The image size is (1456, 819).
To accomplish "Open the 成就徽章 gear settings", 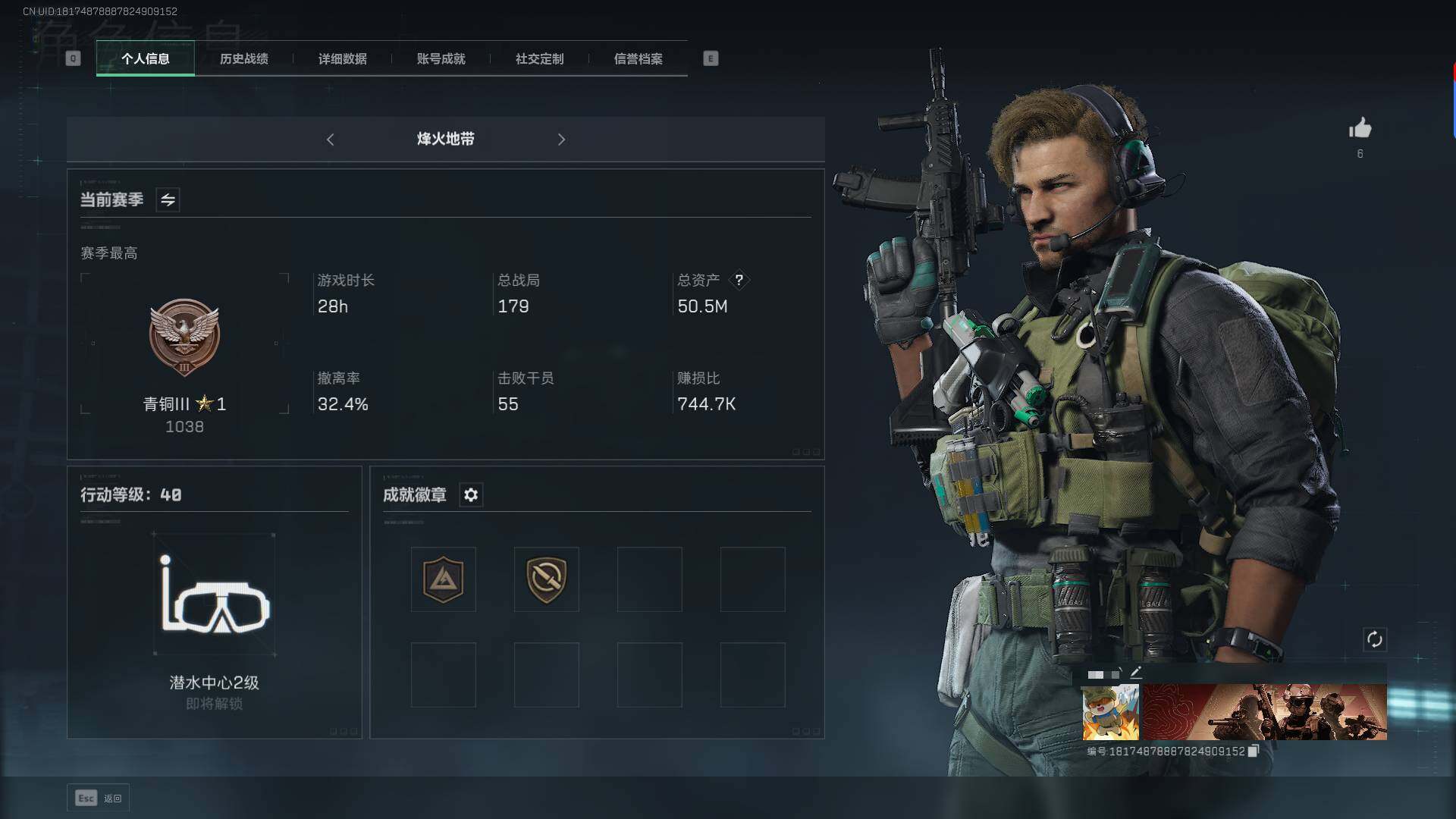I will click(471, 495).
